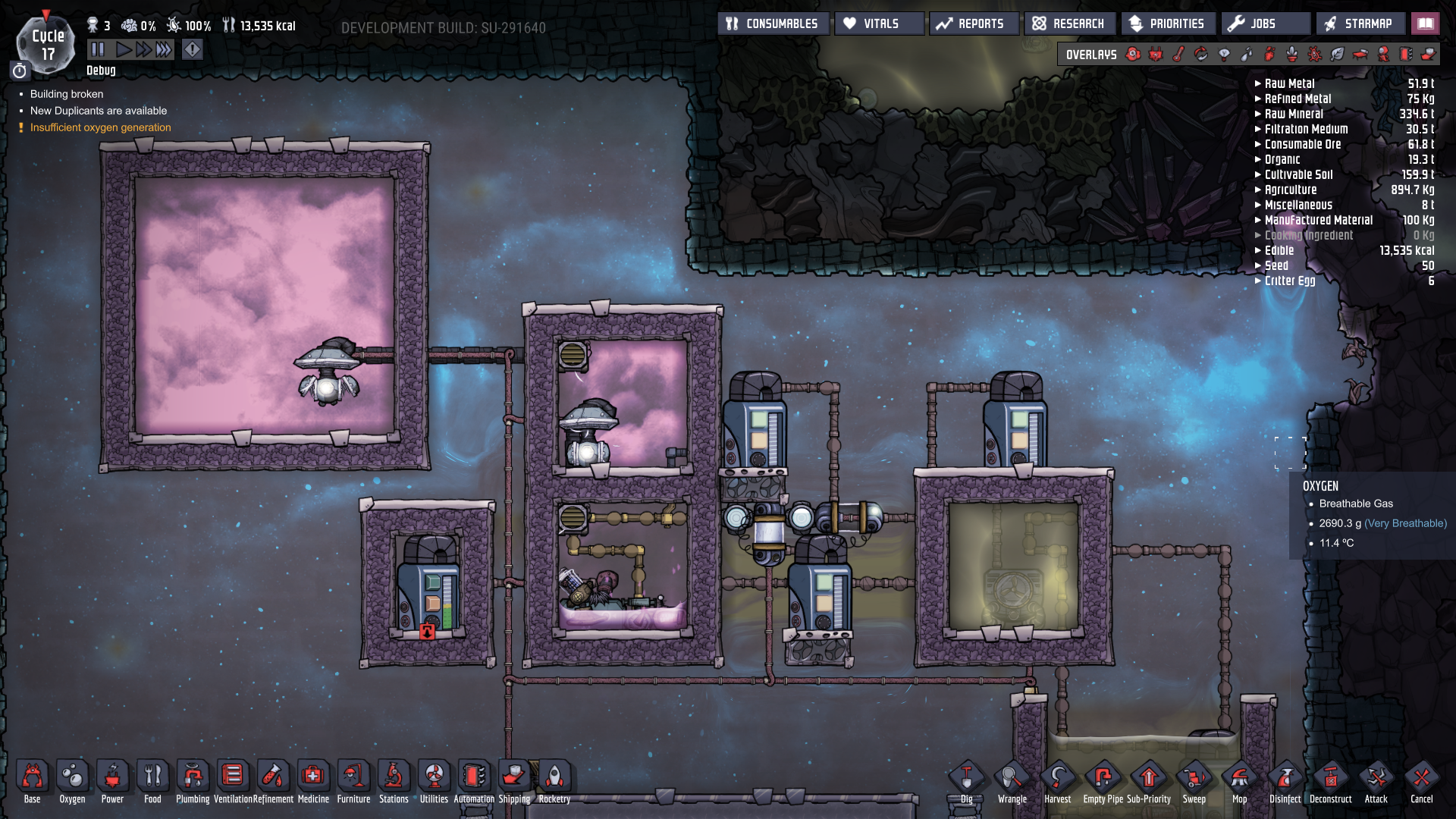Open the Rocketry build category

[554, 777]
